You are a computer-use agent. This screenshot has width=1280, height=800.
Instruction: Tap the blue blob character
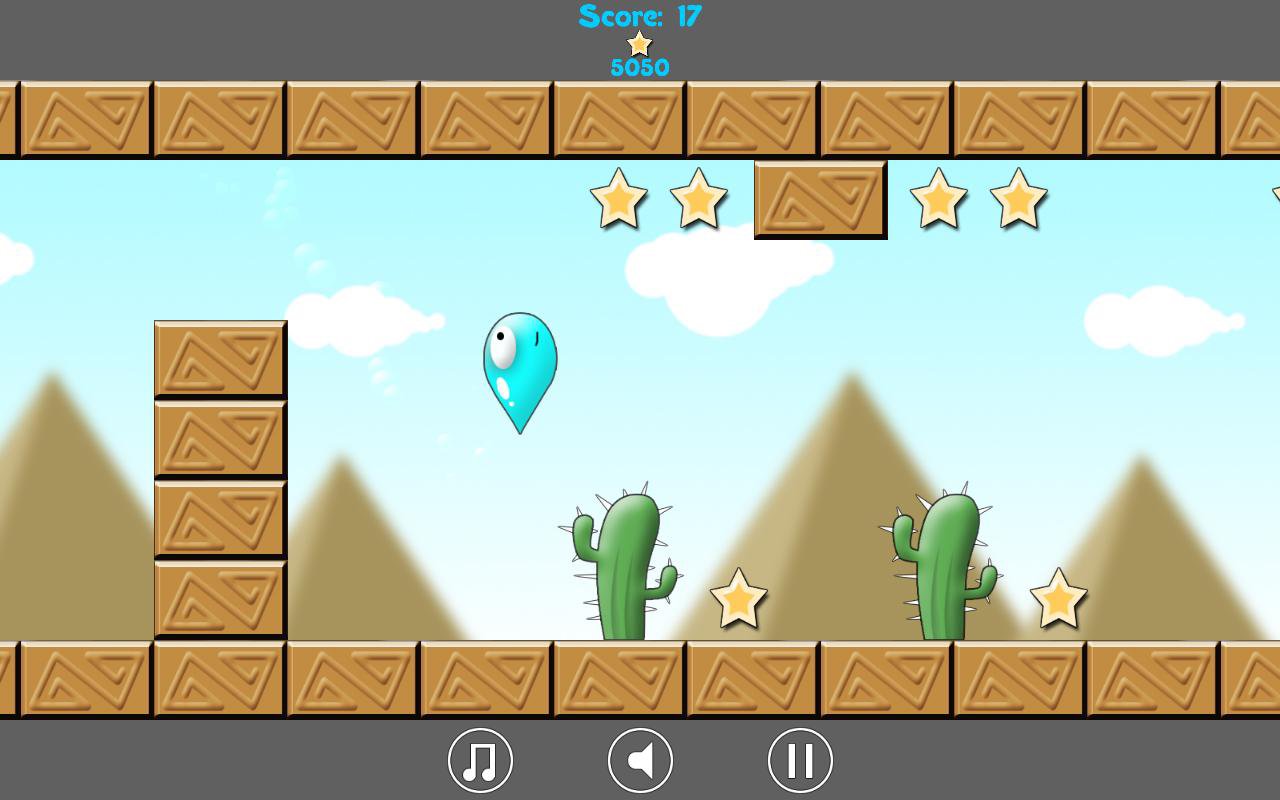(520, 370)
